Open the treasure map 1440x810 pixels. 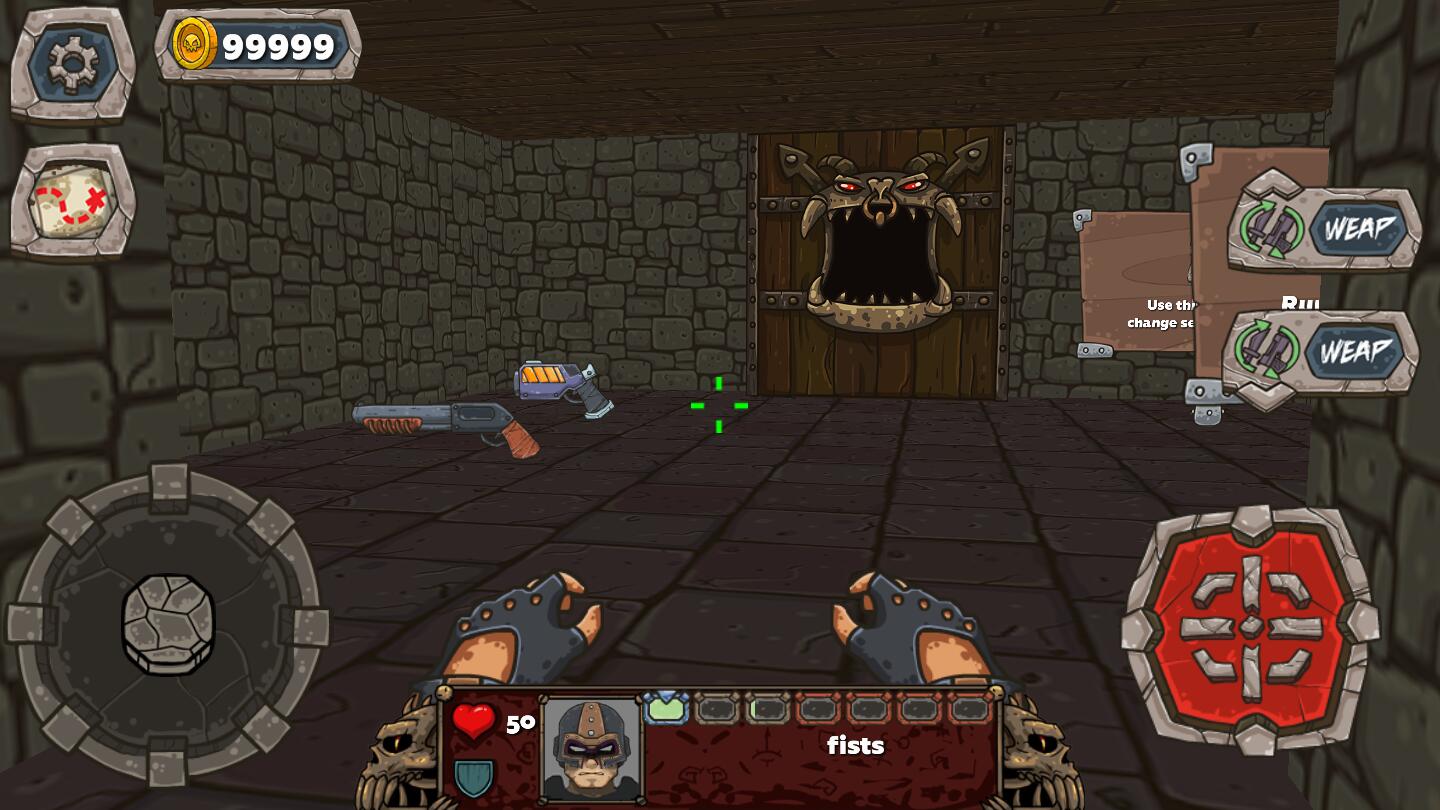pos(73,201)
